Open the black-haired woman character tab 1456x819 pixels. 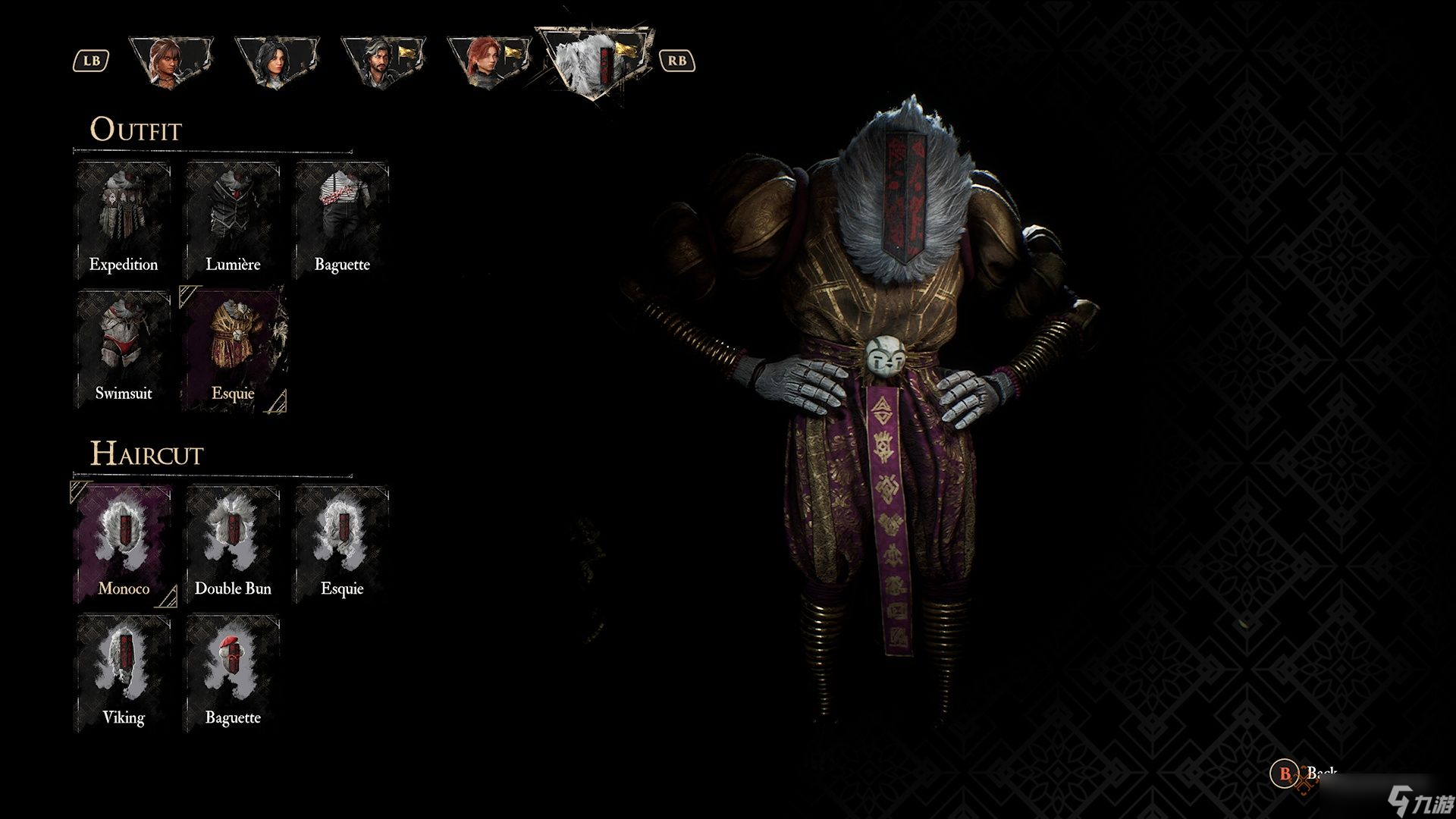click(277, 62)
